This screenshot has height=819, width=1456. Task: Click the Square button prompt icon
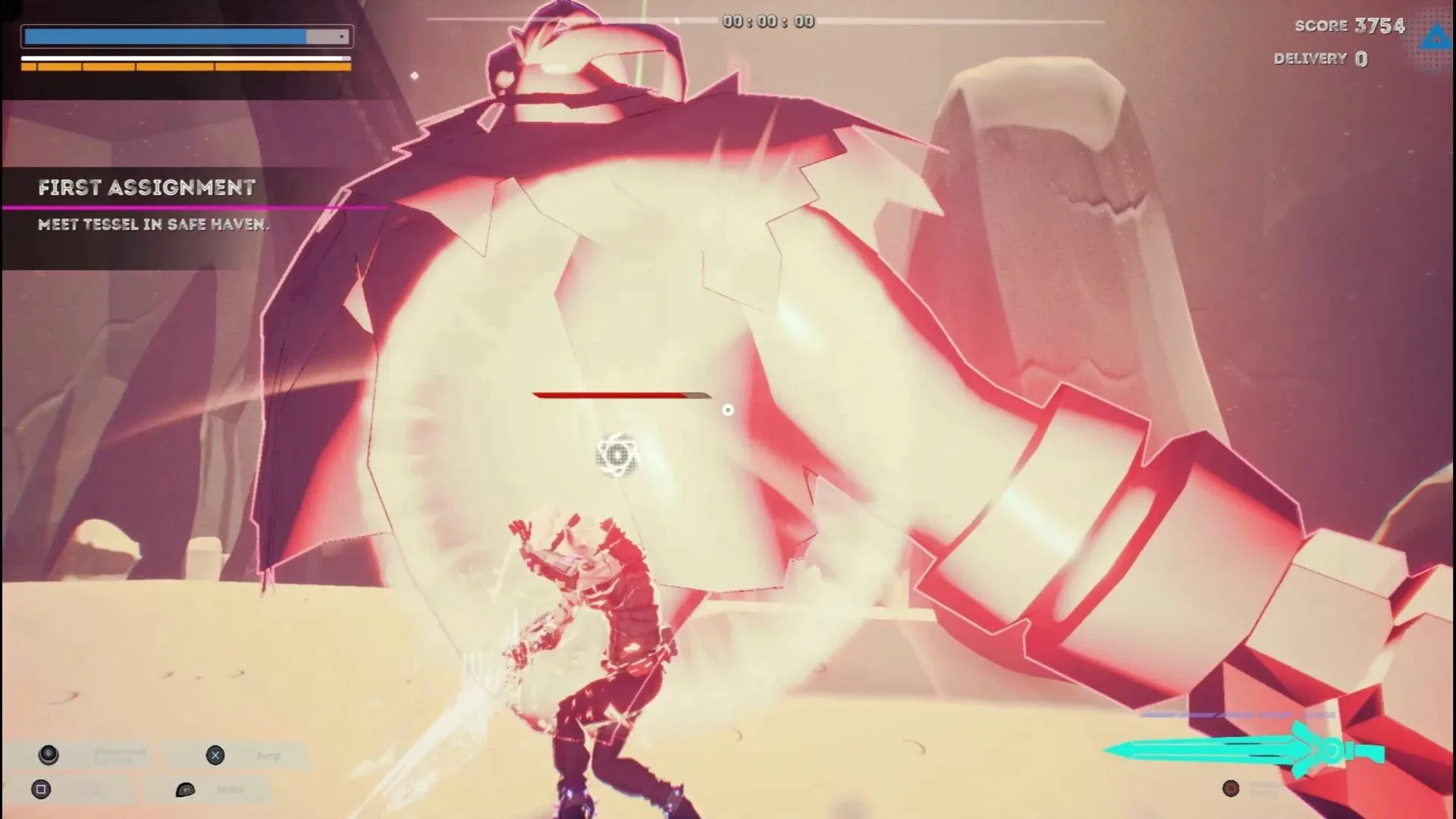click(41, 789)
